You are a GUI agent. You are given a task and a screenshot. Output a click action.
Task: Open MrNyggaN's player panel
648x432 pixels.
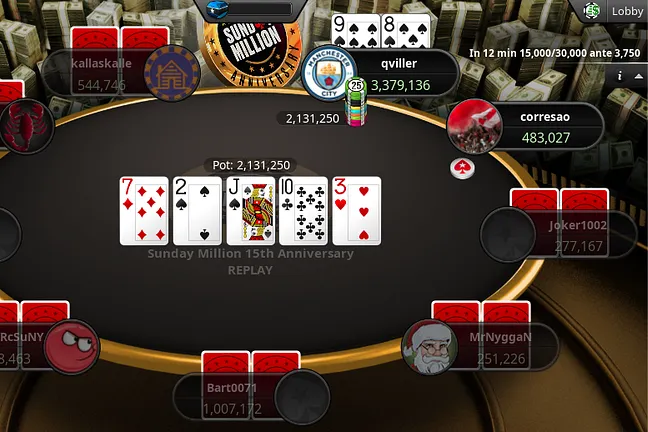tap(499, 347)
